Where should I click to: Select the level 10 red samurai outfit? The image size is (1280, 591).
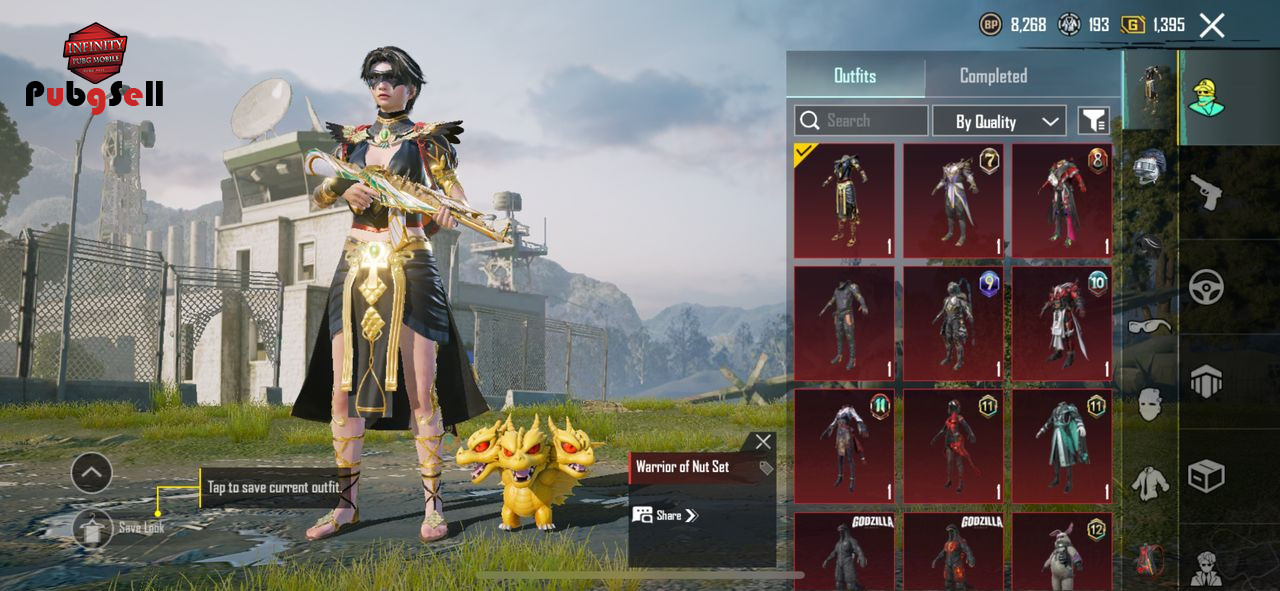[1061, 323]
